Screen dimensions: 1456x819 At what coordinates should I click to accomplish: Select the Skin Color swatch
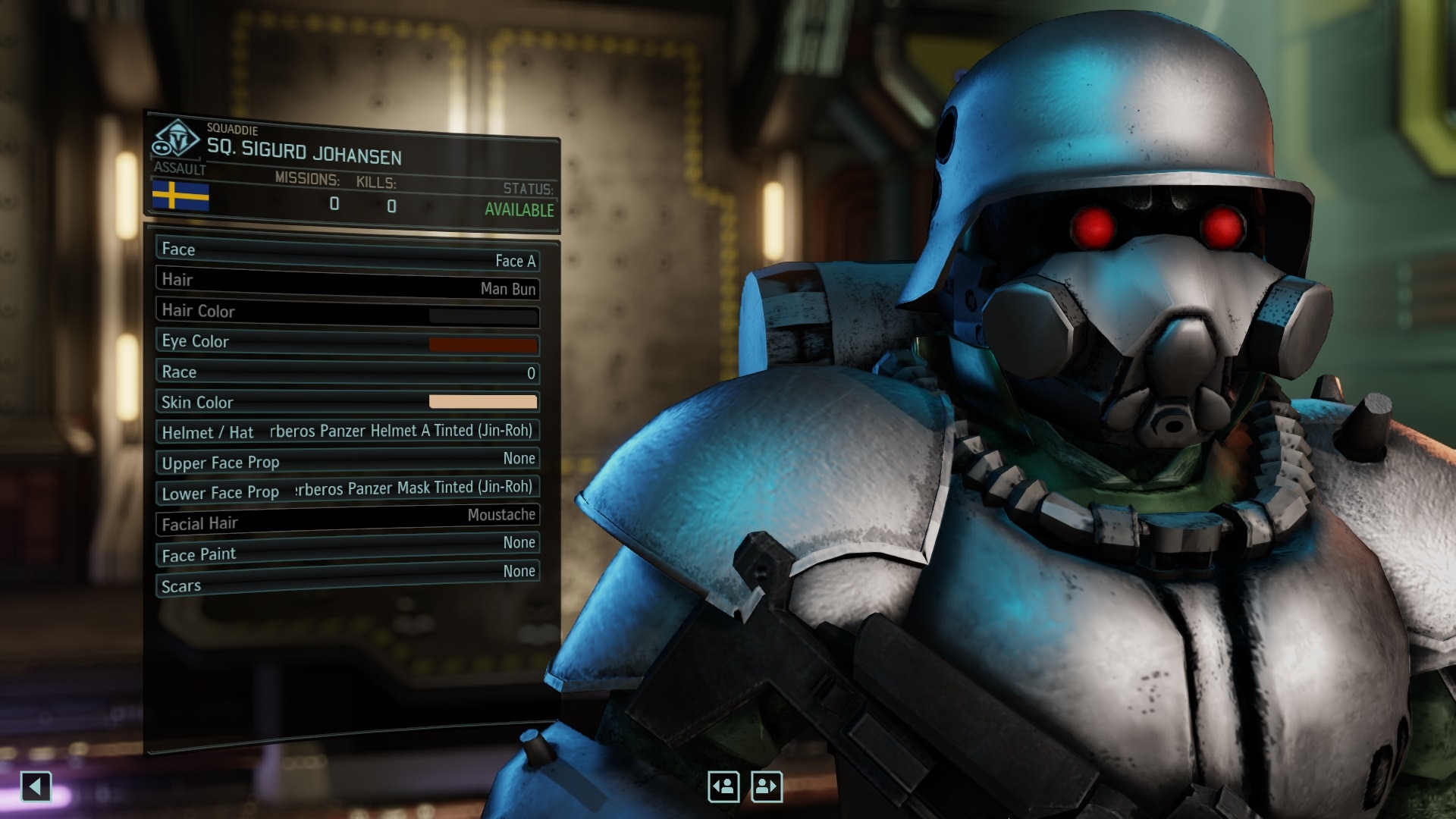point(483,400)
